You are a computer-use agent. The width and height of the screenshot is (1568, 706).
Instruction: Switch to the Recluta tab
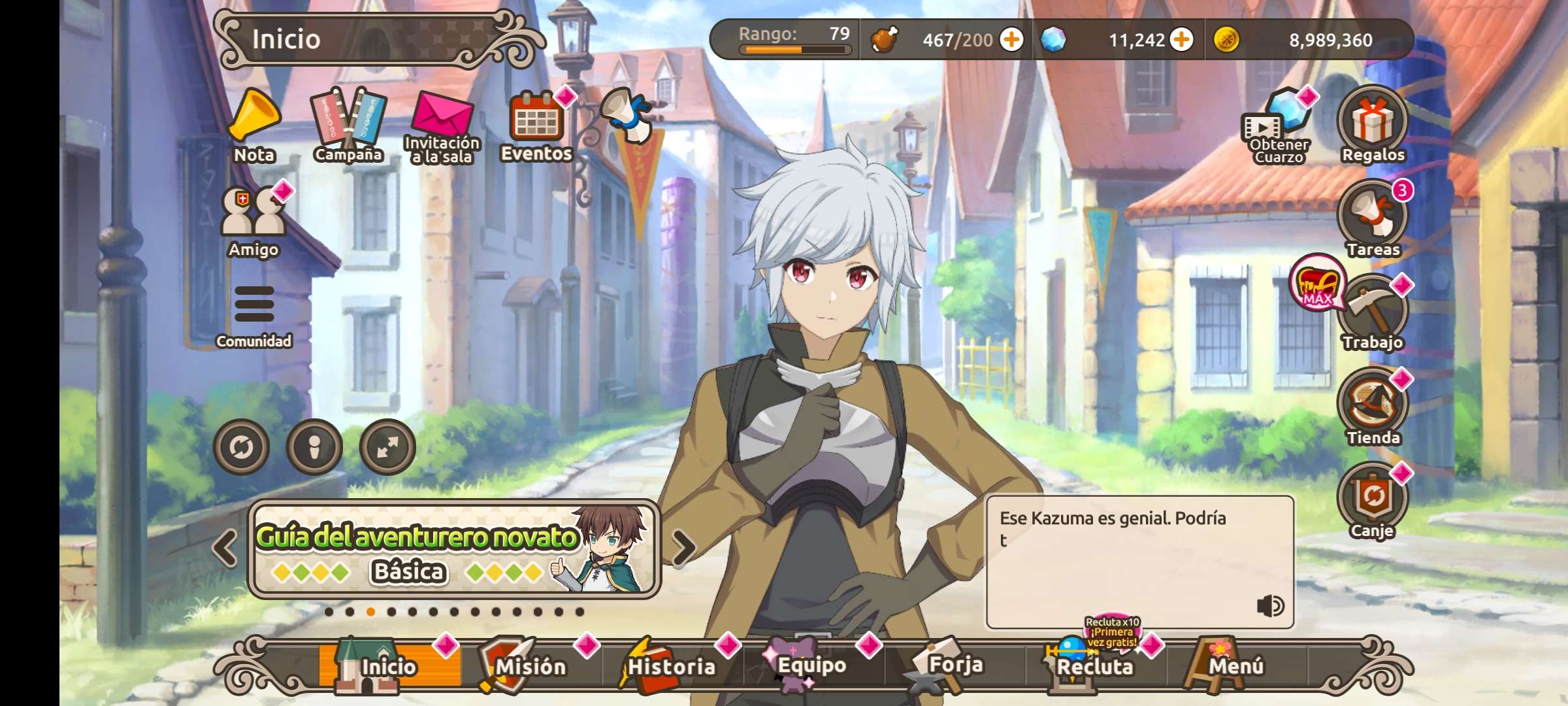coord(1095,666)
